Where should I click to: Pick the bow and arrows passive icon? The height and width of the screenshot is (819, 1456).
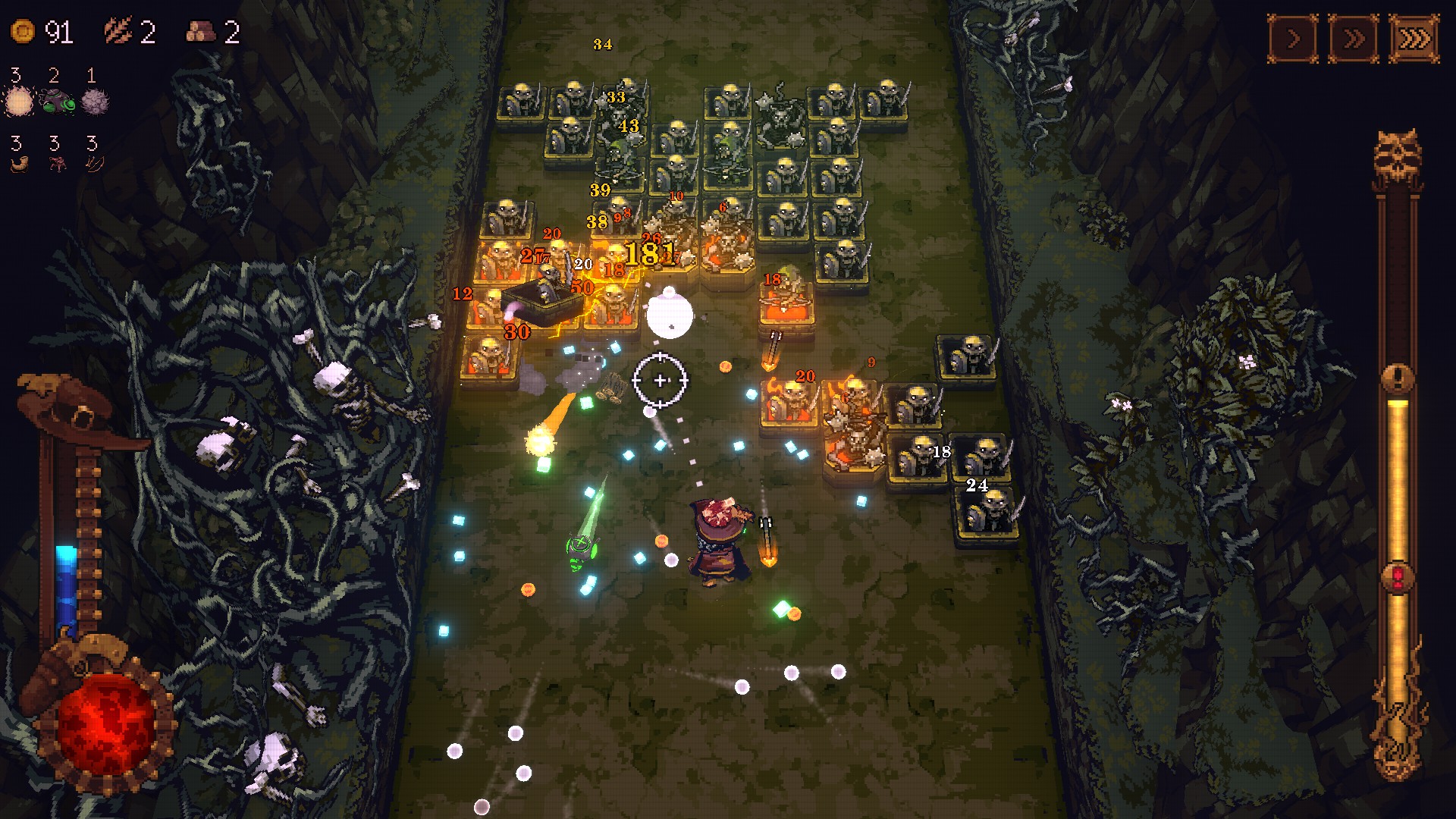(94, 164)
